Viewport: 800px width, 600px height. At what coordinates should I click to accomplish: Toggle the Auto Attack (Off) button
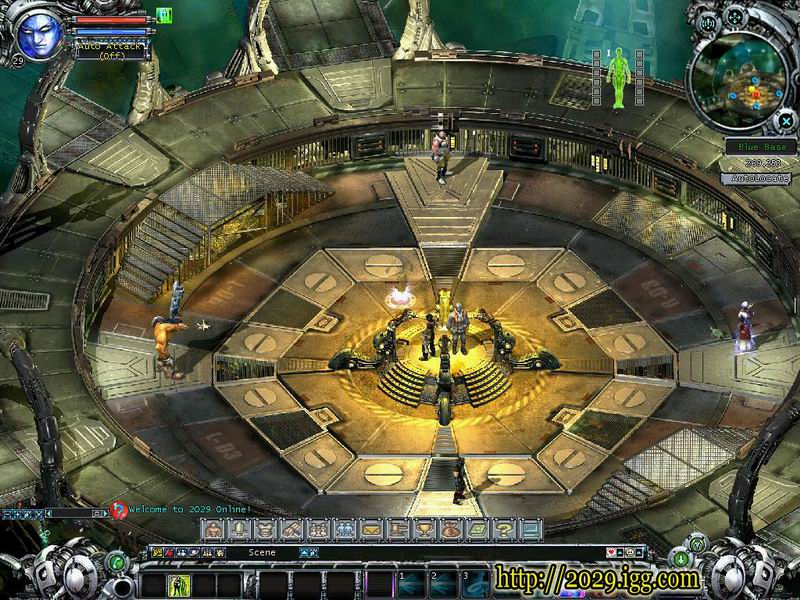(111, 51)
